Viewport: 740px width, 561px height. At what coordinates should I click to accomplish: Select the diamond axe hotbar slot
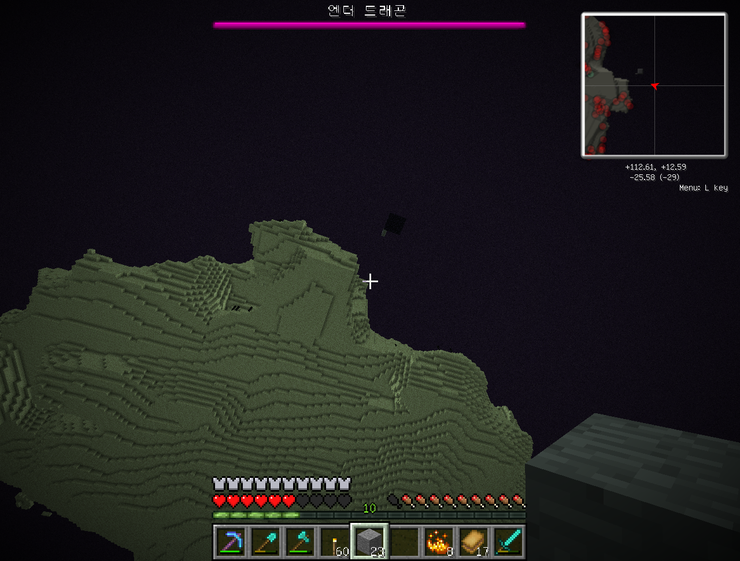point(301,542)
